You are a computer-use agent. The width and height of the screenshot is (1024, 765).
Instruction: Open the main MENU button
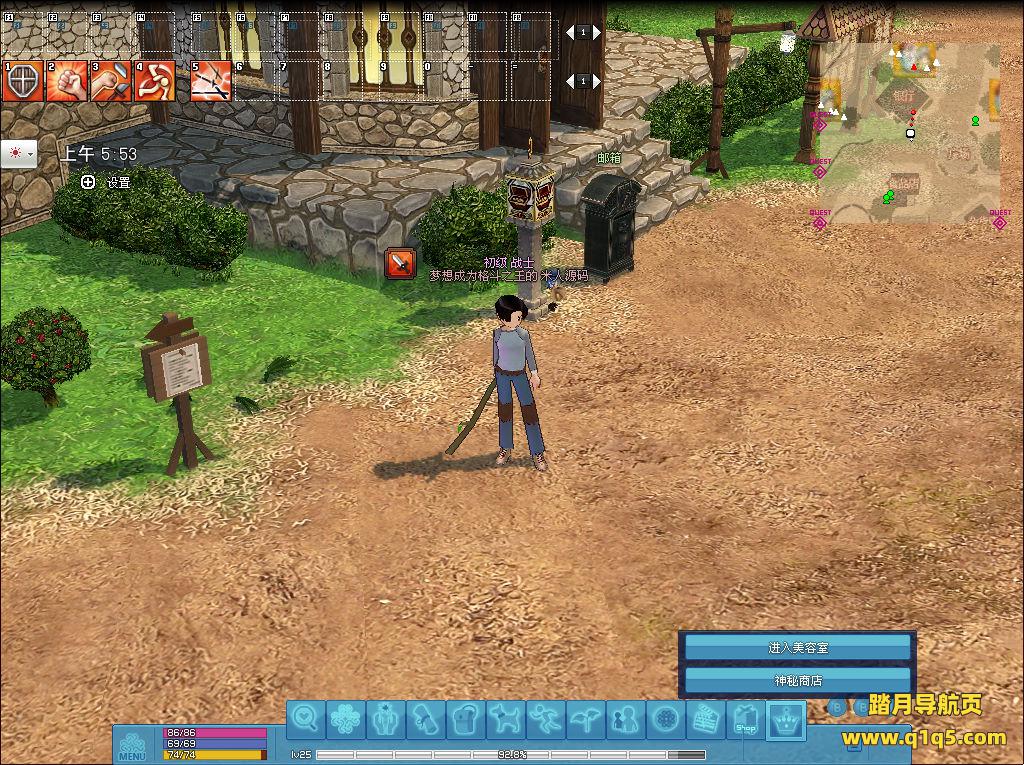132,747
